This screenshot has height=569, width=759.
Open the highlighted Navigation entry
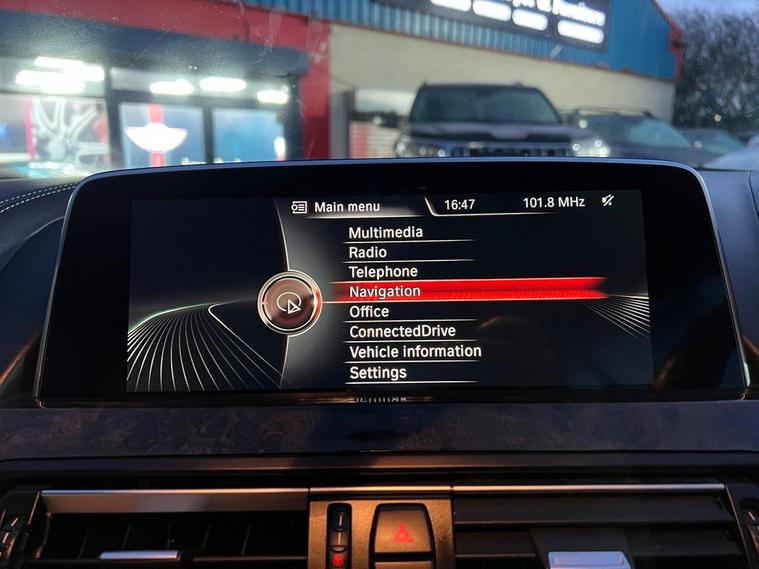click(x=385, y=292)
